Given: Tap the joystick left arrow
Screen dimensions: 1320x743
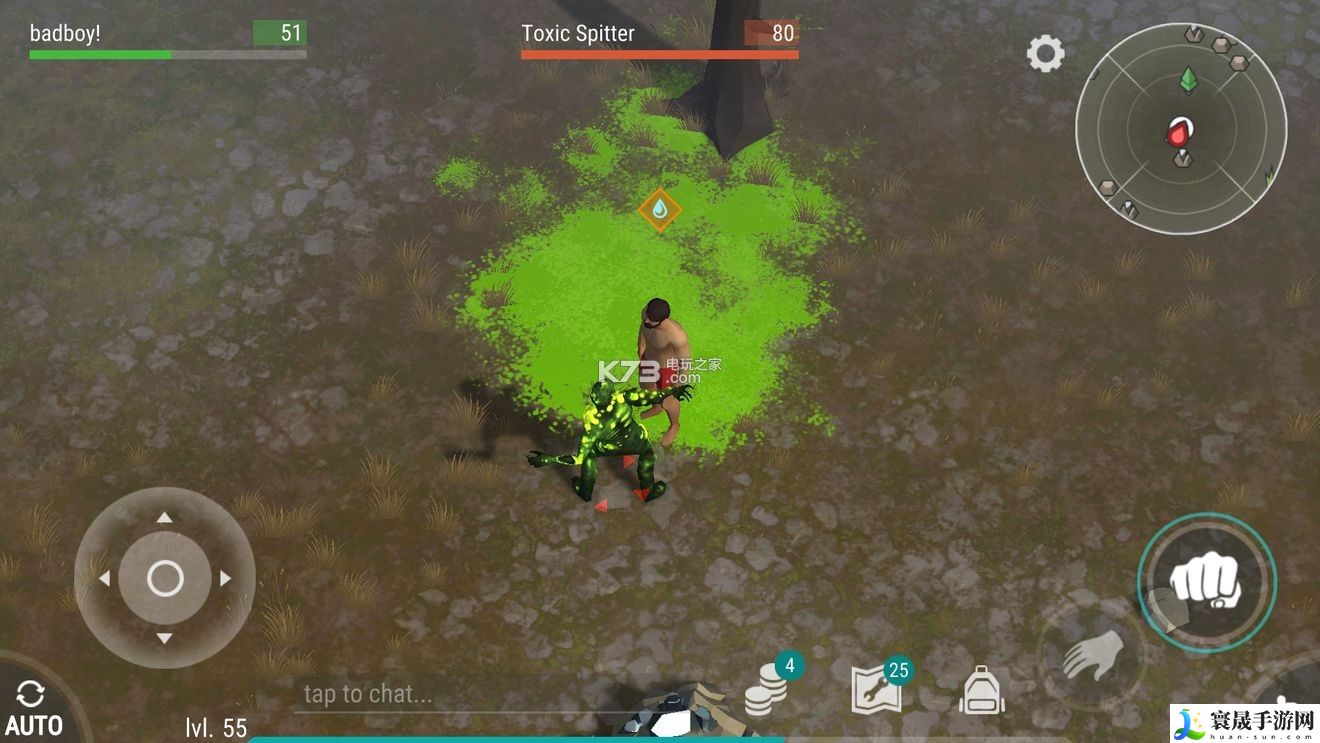Looking at the screenshot, I should [x=105, y=578].
